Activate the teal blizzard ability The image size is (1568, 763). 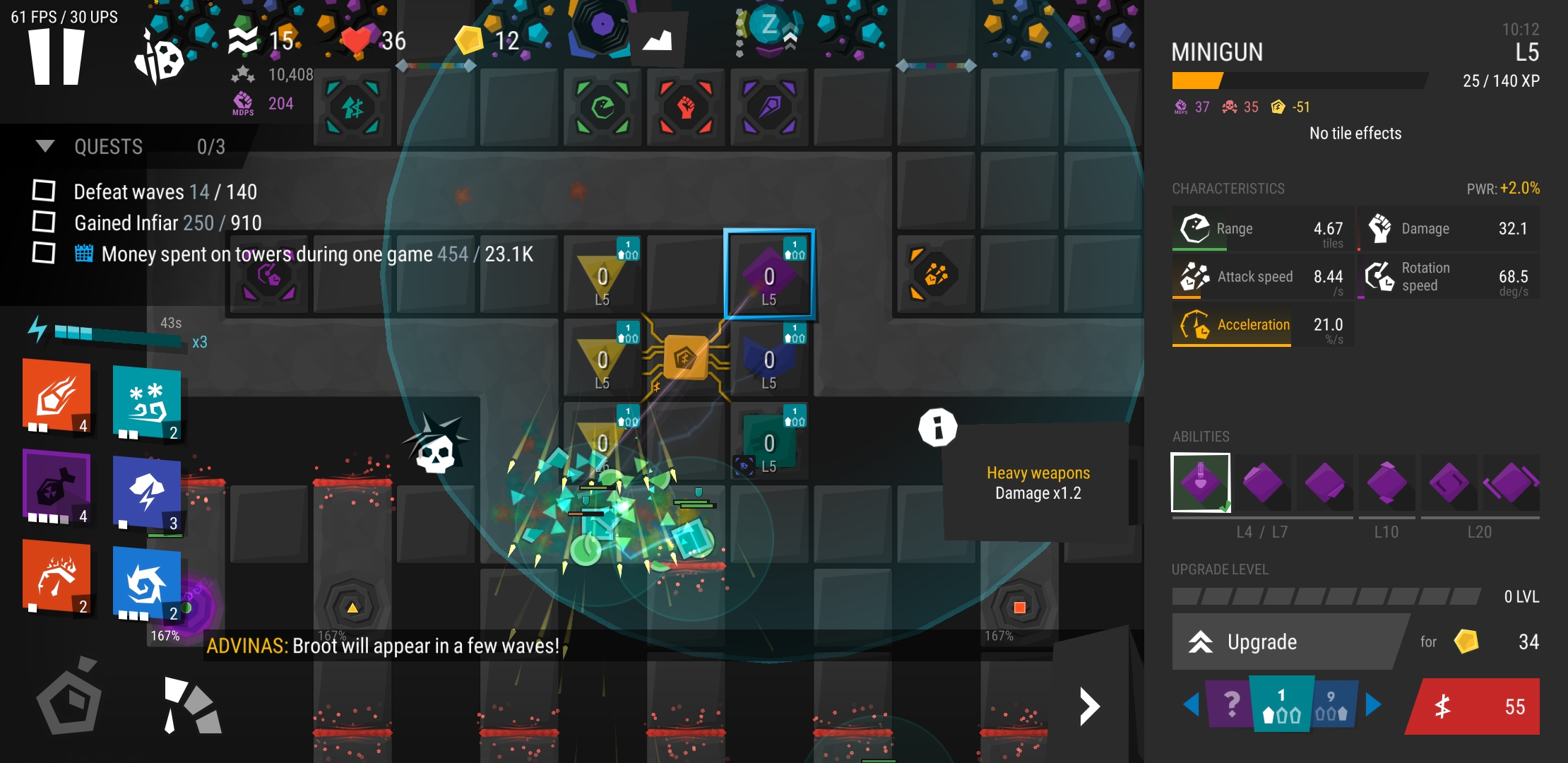147,403
